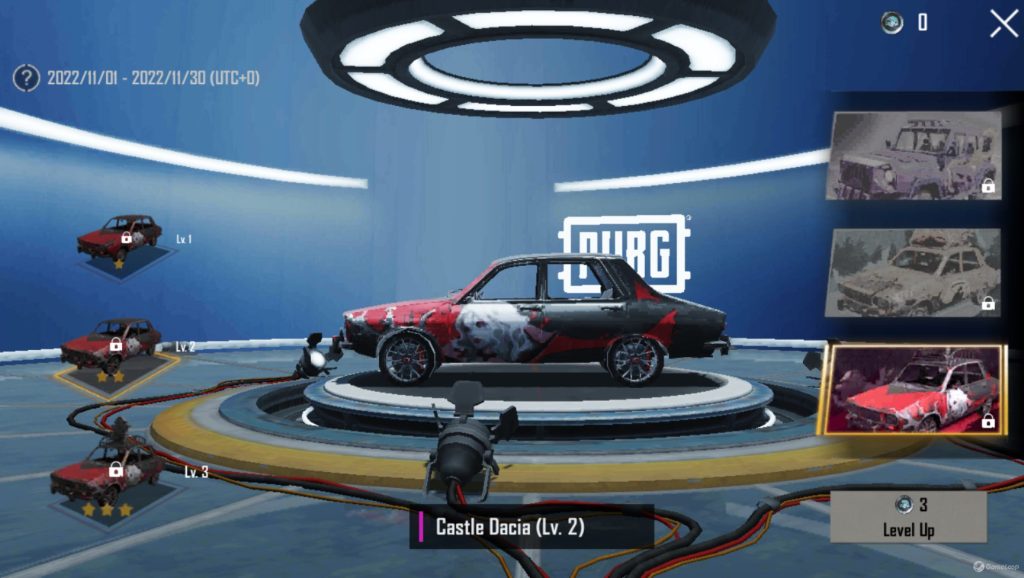Tap the token currency icon at top
The image size is (1024, 578).
892,22
